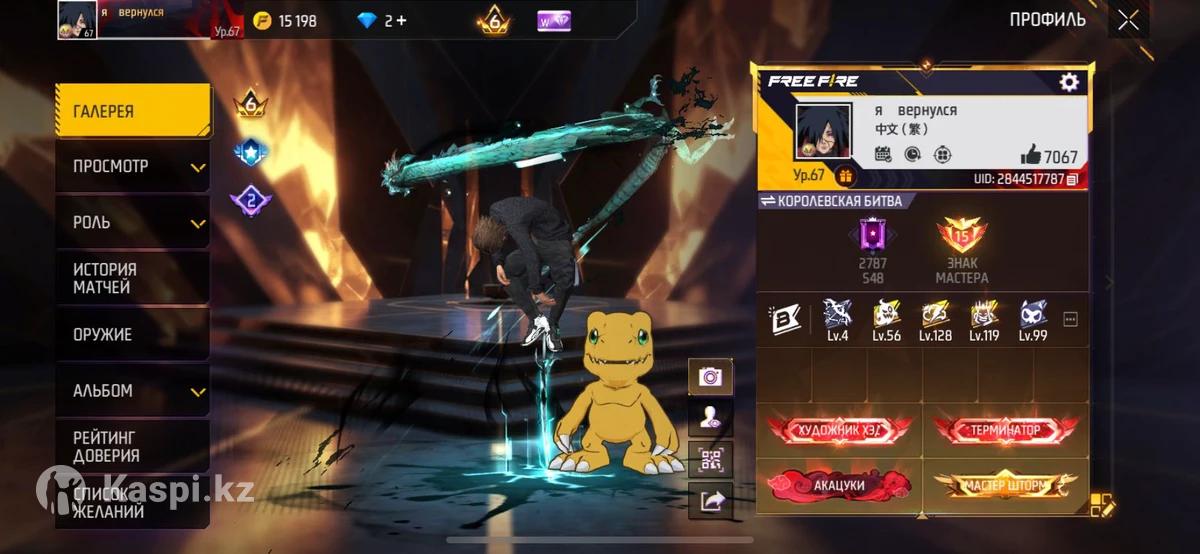Show the Оружие section
1200x554 pixels.
133,334
